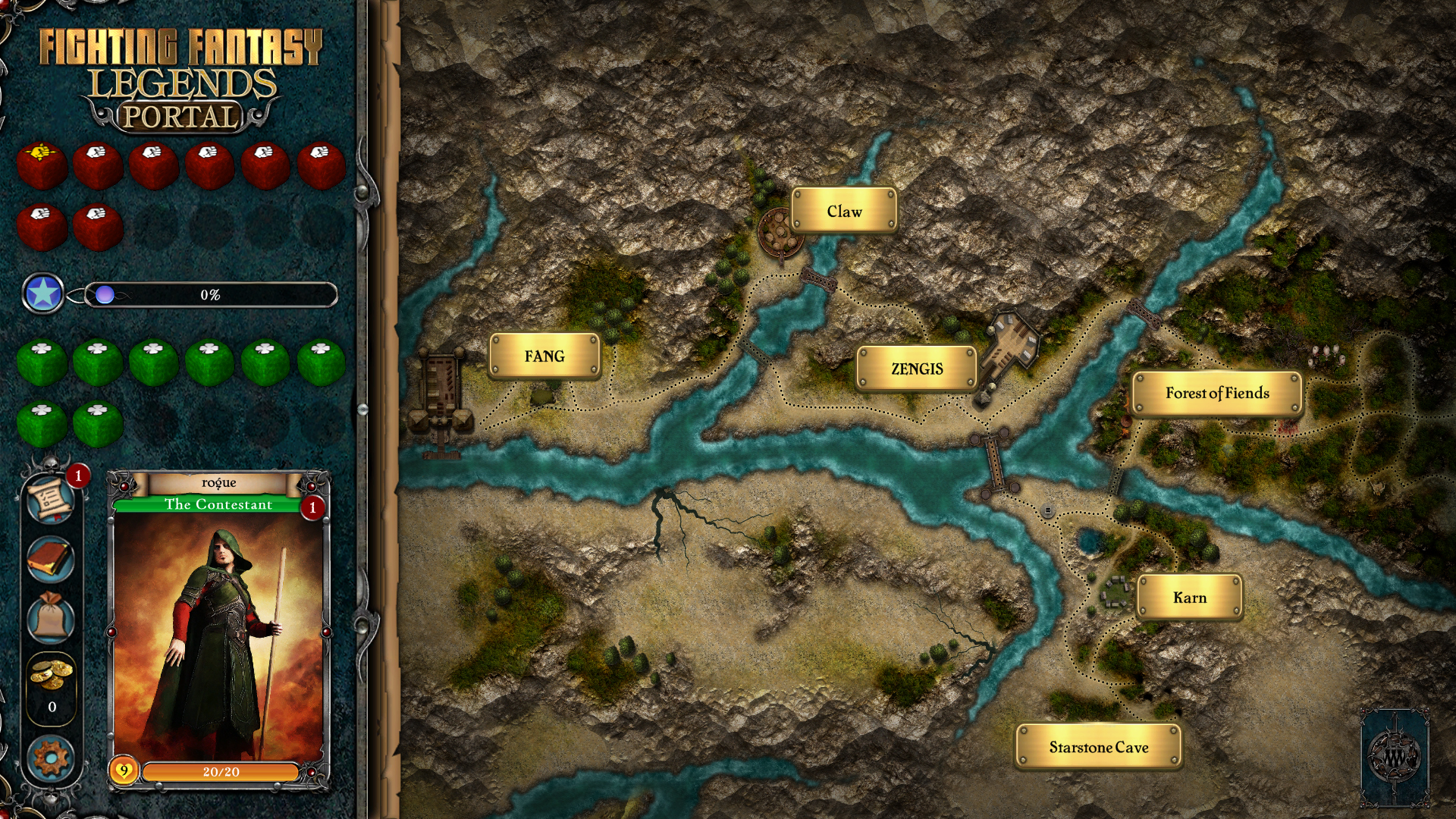Select the Karn village plaque

1188,598
